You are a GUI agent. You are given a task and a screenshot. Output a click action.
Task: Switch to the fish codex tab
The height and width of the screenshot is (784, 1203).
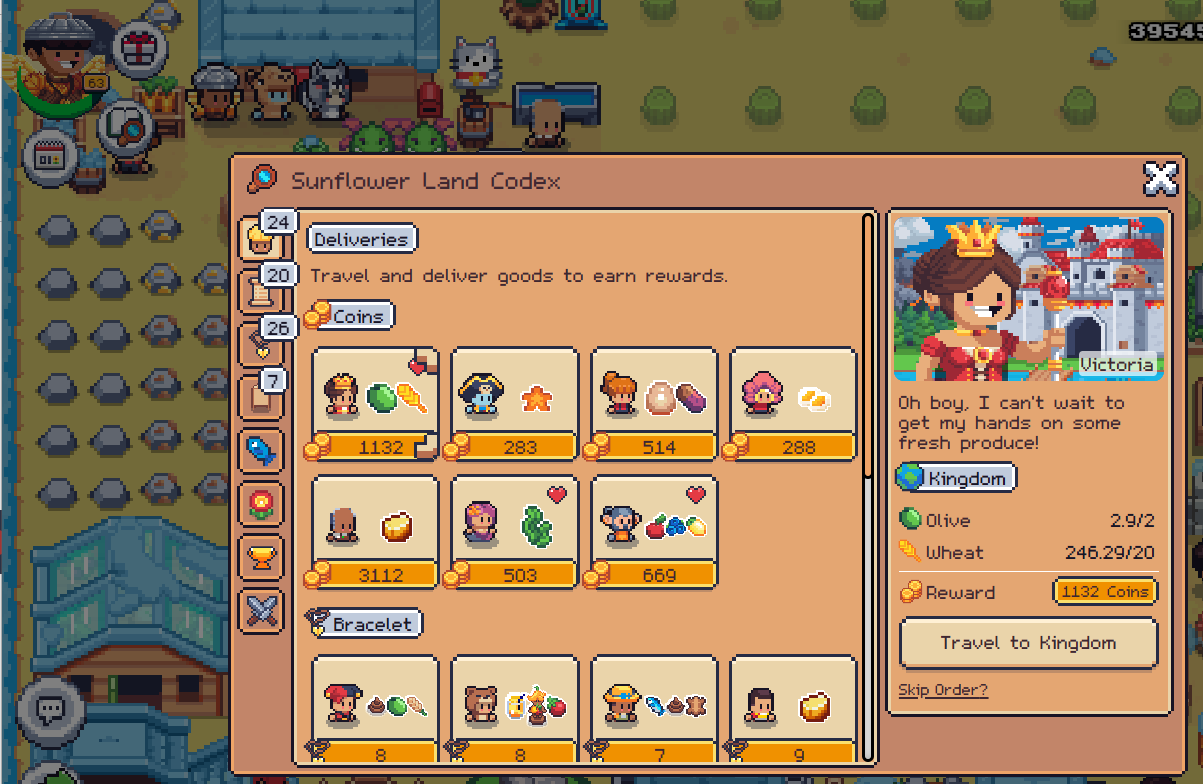pos(260,451)
